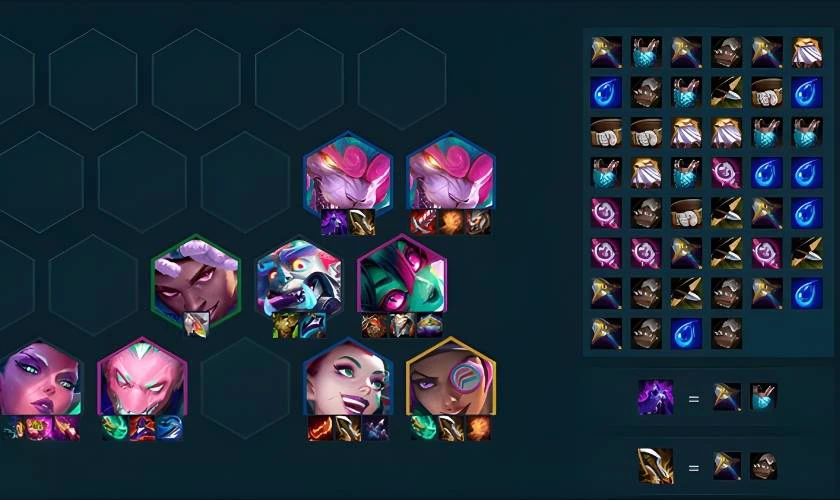Image resolution: width=840 pixels, height=500 pixels.
Task: Click the teal vest component in the purple recipe
Action: (765, 397)
